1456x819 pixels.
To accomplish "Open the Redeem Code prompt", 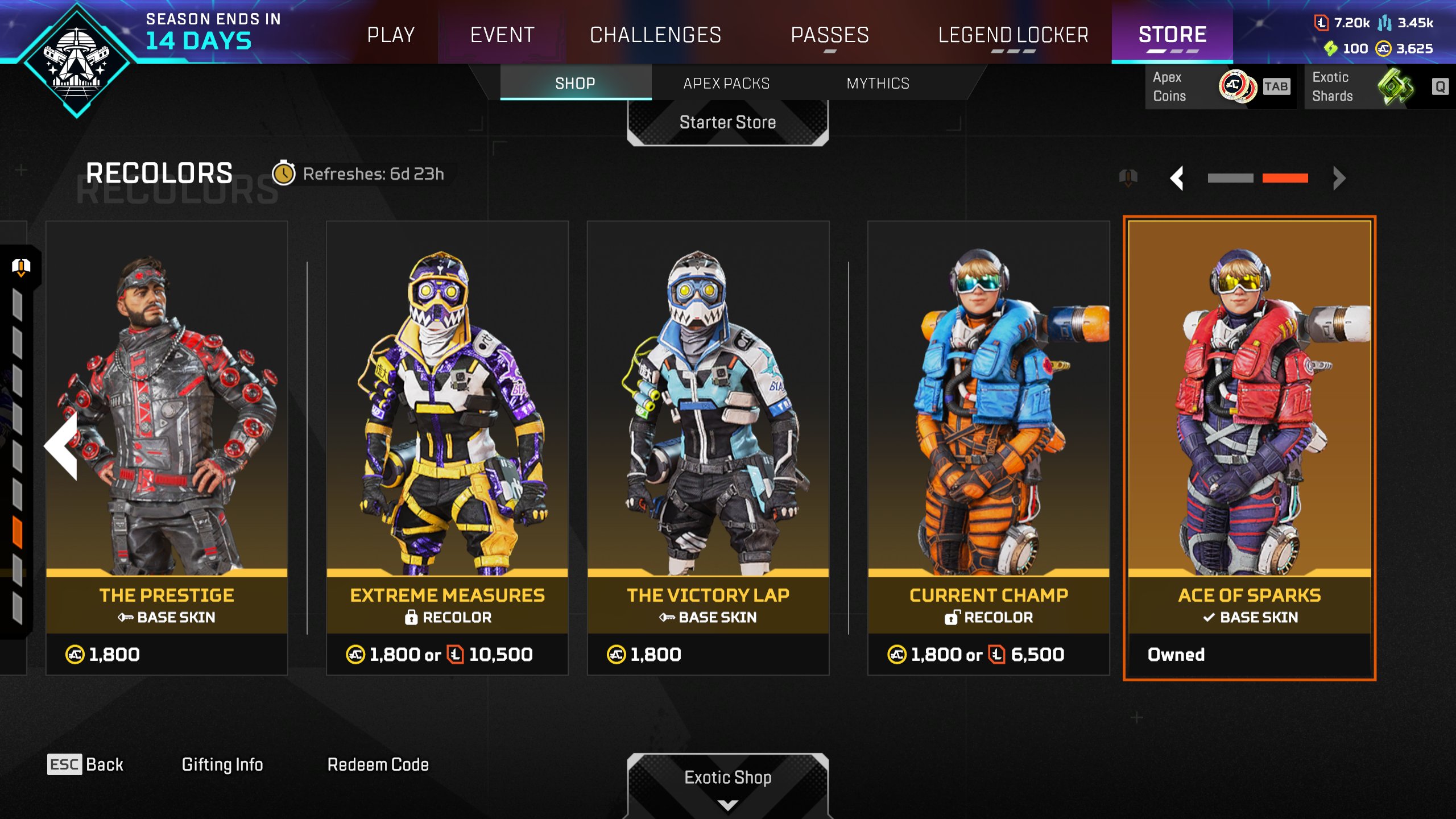I will point(378,764).
